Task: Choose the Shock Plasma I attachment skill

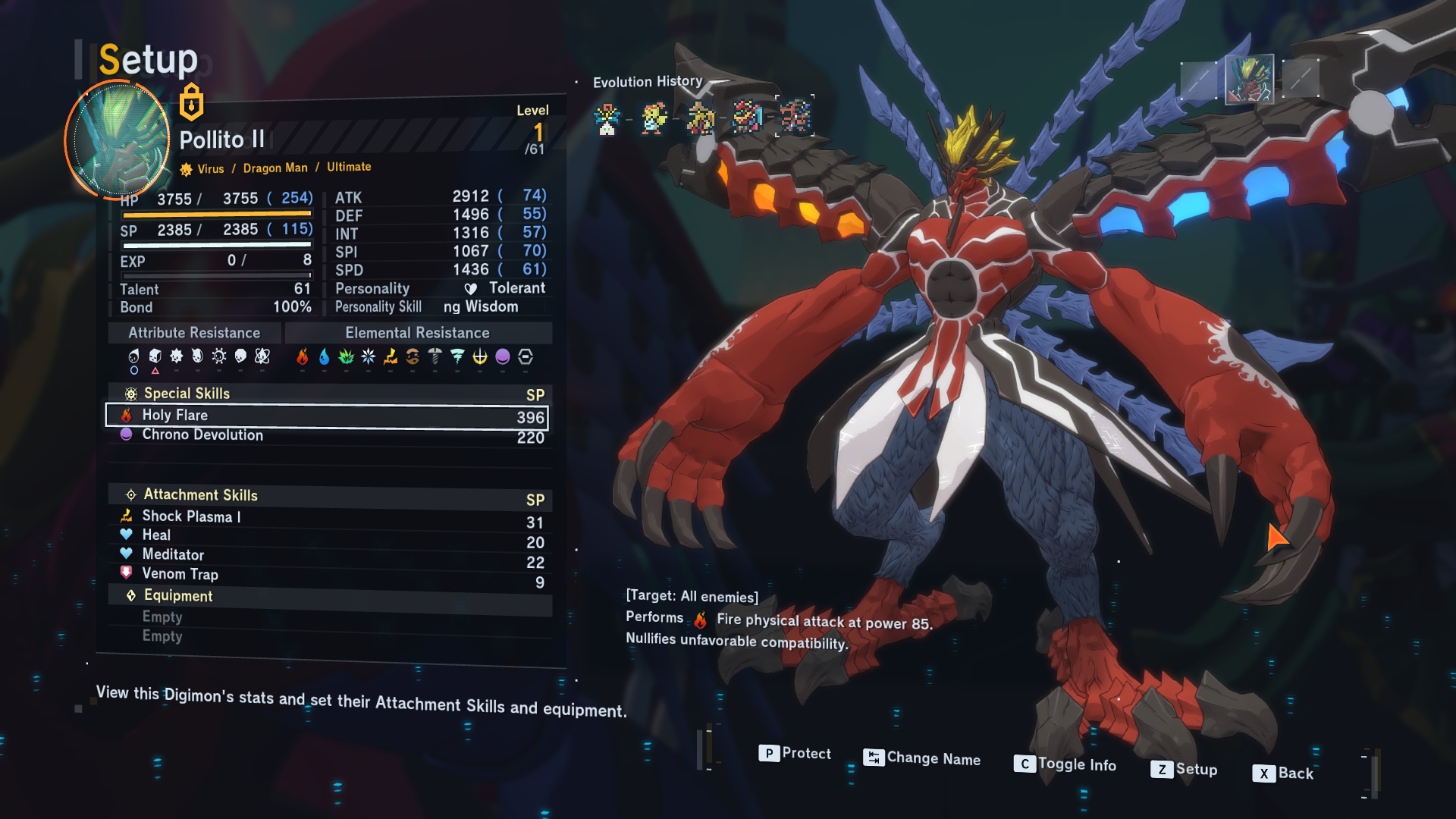Action: pos(326,517)
